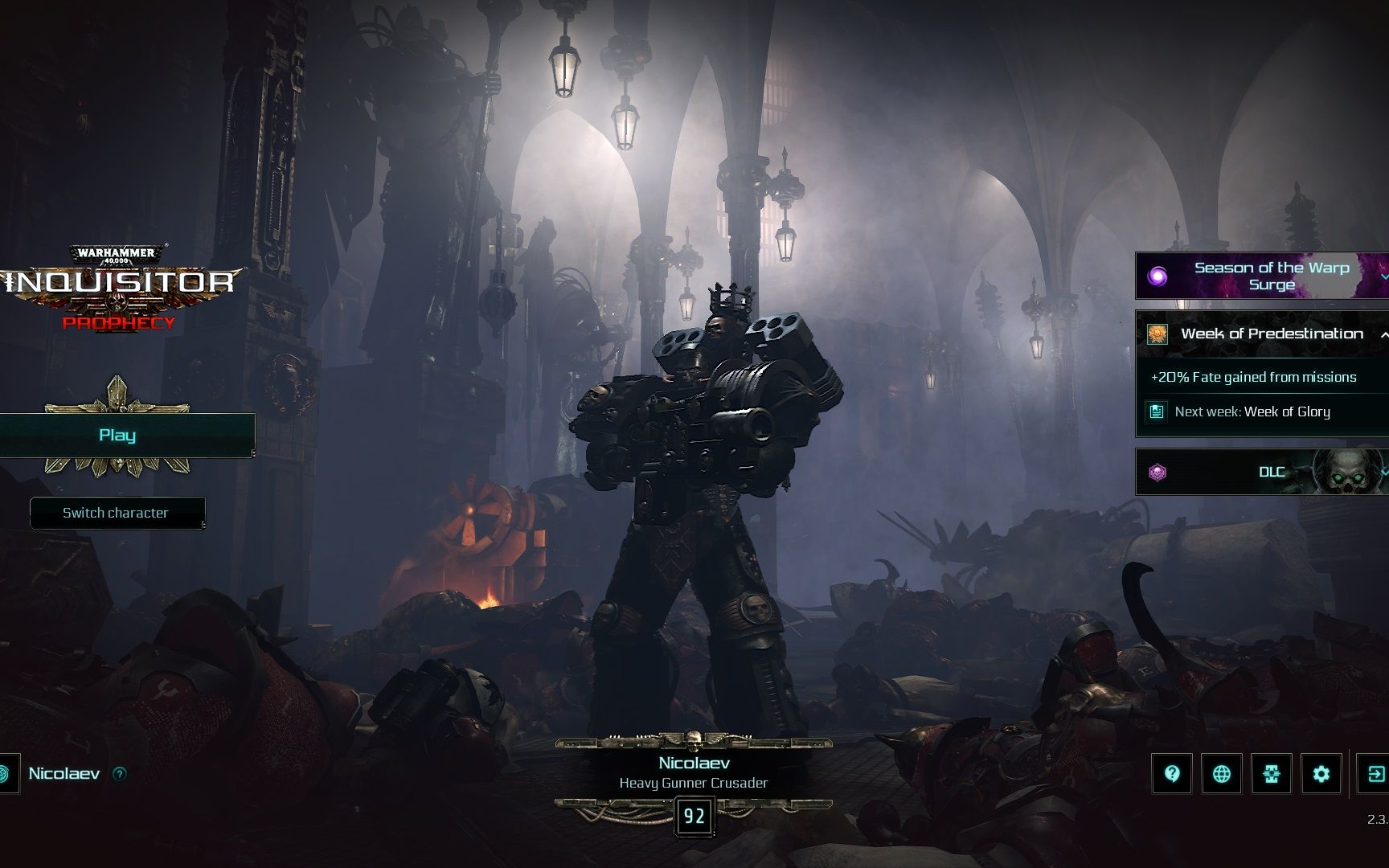
Task: View the Next week: Week of Glory entry
Action: (x=1252, y=411)
